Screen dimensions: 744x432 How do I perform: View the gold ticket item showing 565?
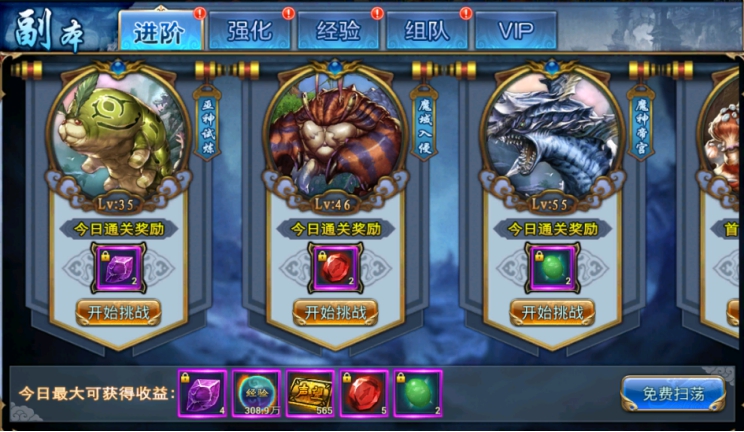[310, 393]
